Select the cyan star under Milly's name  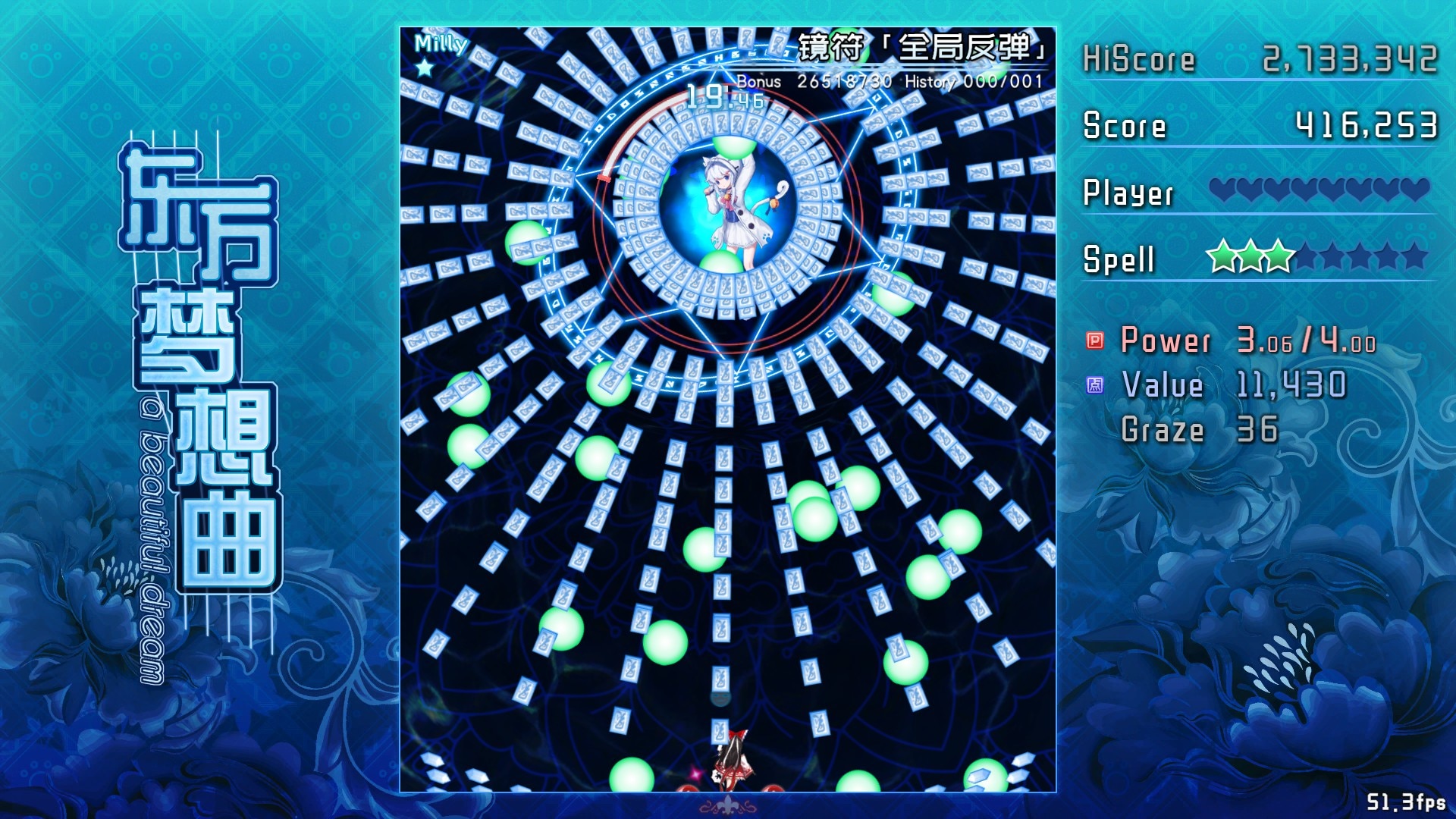425,67
